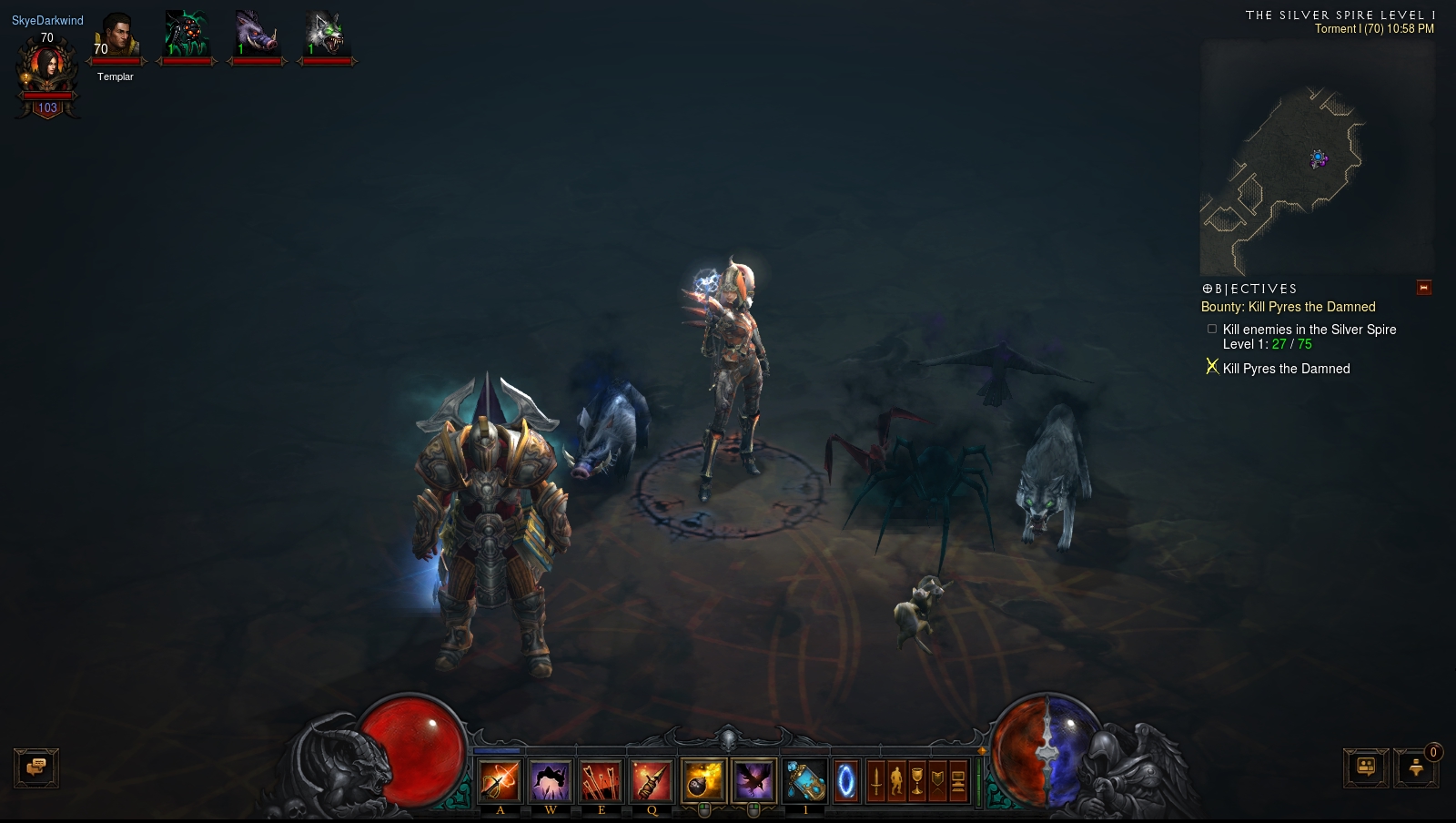Viewport: 1456px width, 823px height.
Task: Activate the volley of arrows skill
Action: pos(602,781)
